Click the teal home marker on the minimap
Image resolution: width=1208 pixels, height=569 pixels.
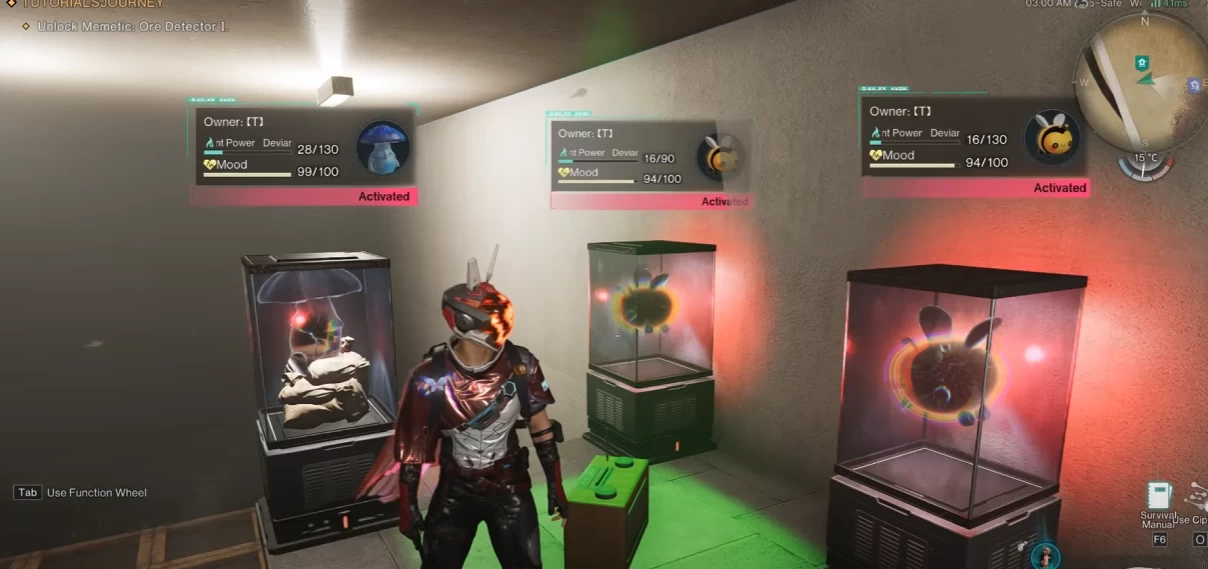pyautogui.click(x=1141, y=63)
